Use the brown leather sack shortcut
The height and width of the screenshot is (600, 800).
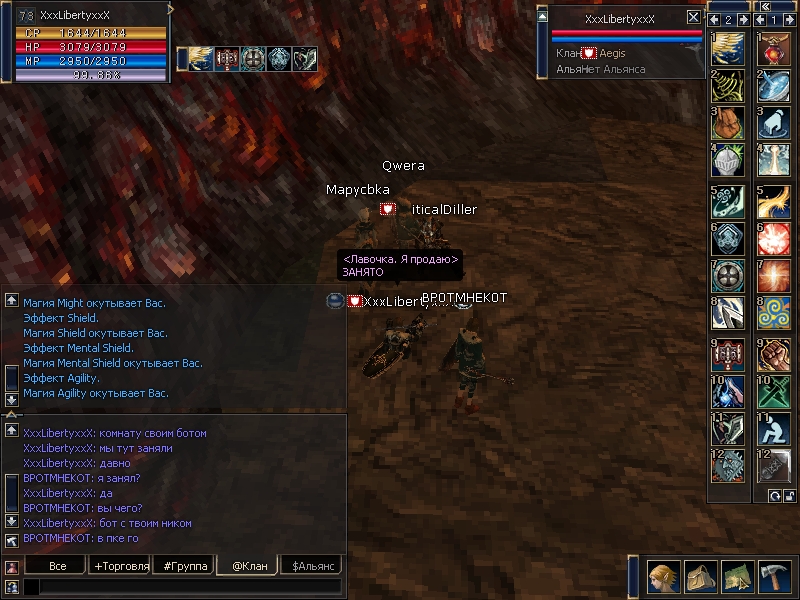click(x=728, y=123)
